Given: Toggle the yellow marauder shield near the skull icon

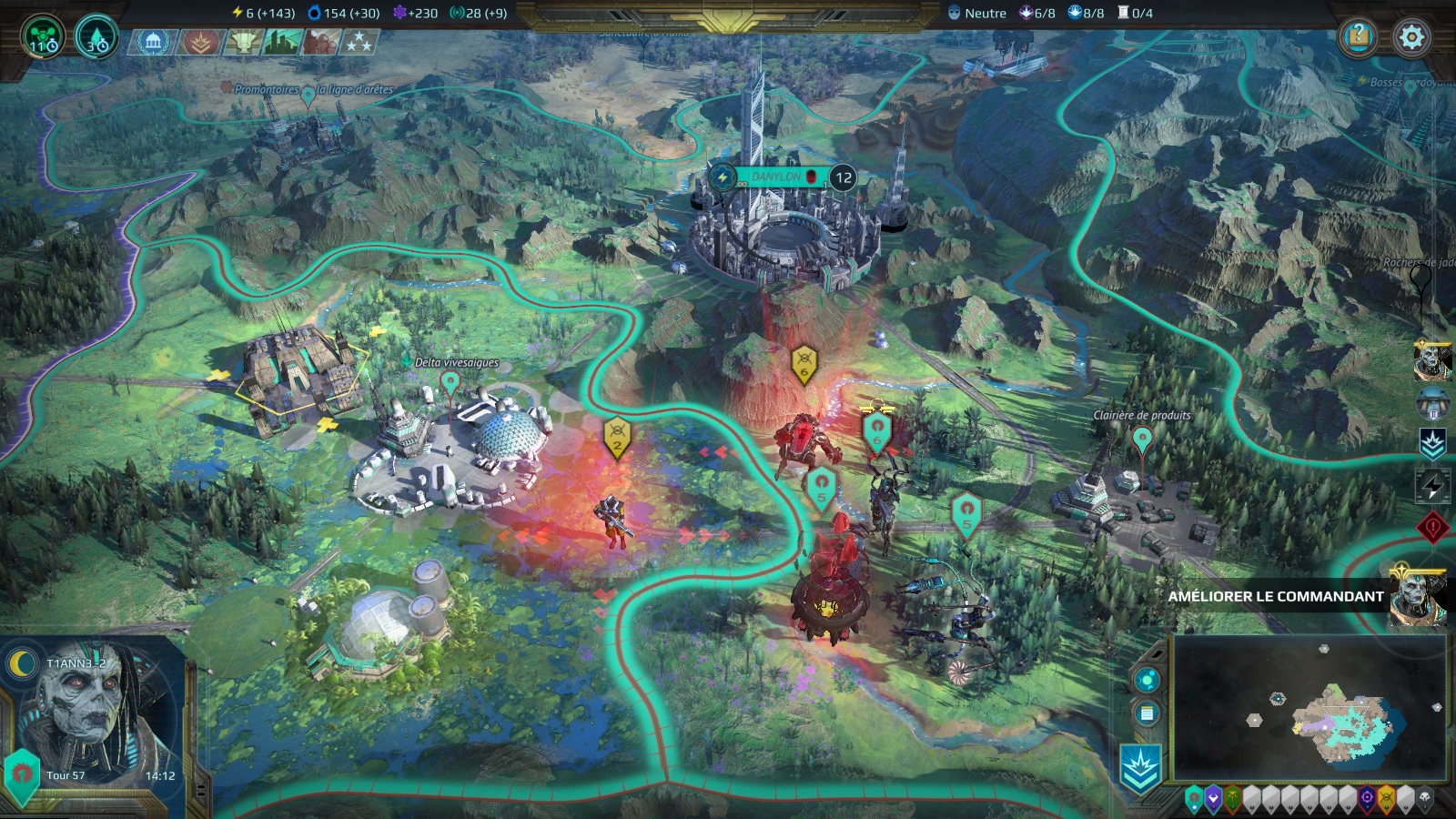Looking at the screenshot, I should [x=1386, y=800].
